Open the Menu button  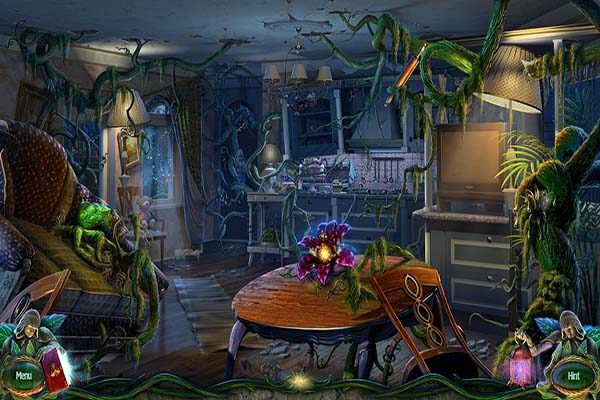click(x=22, y=376)
